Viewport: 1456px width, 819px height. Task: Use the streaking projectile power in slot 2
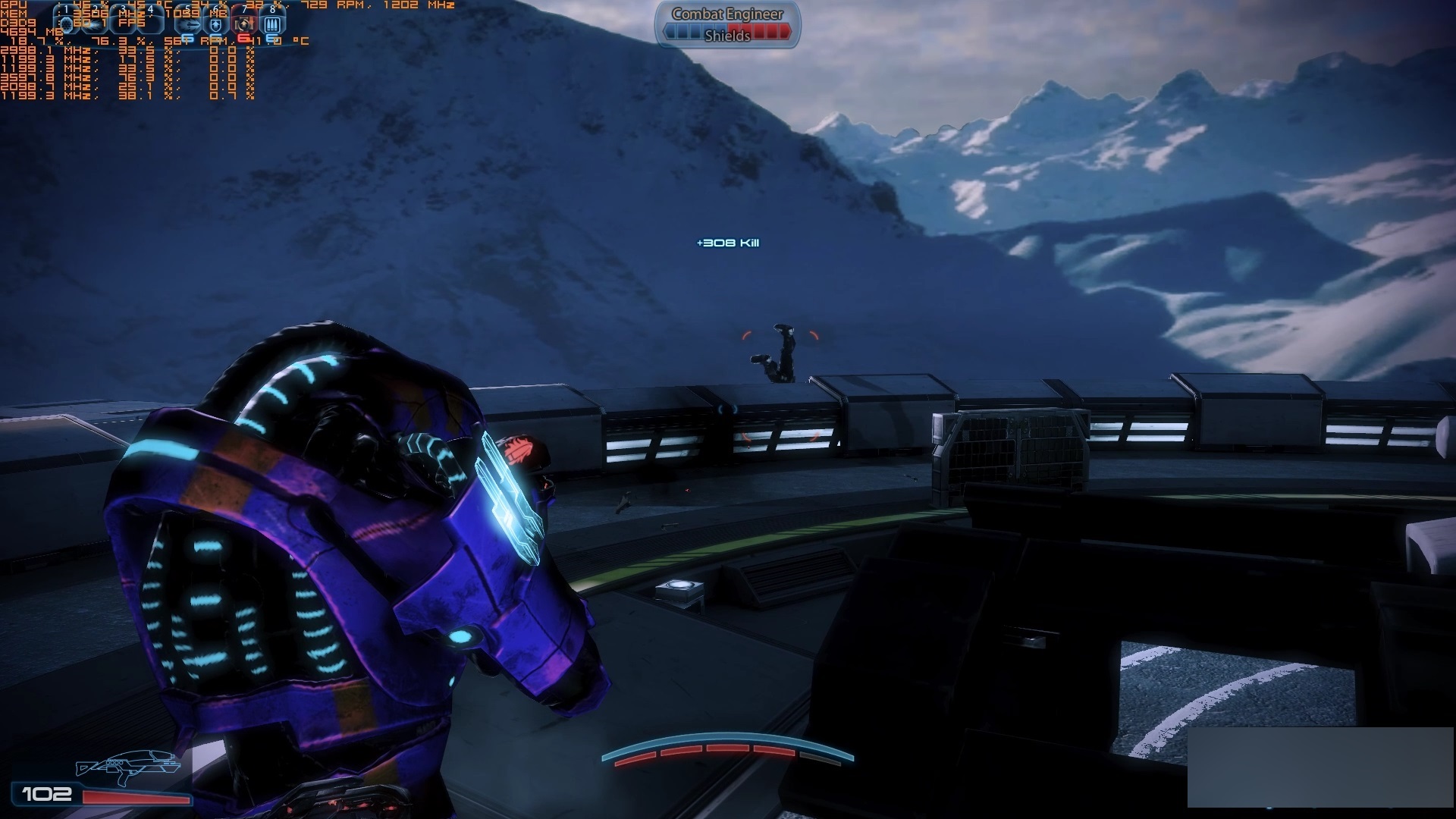point(96,24)
